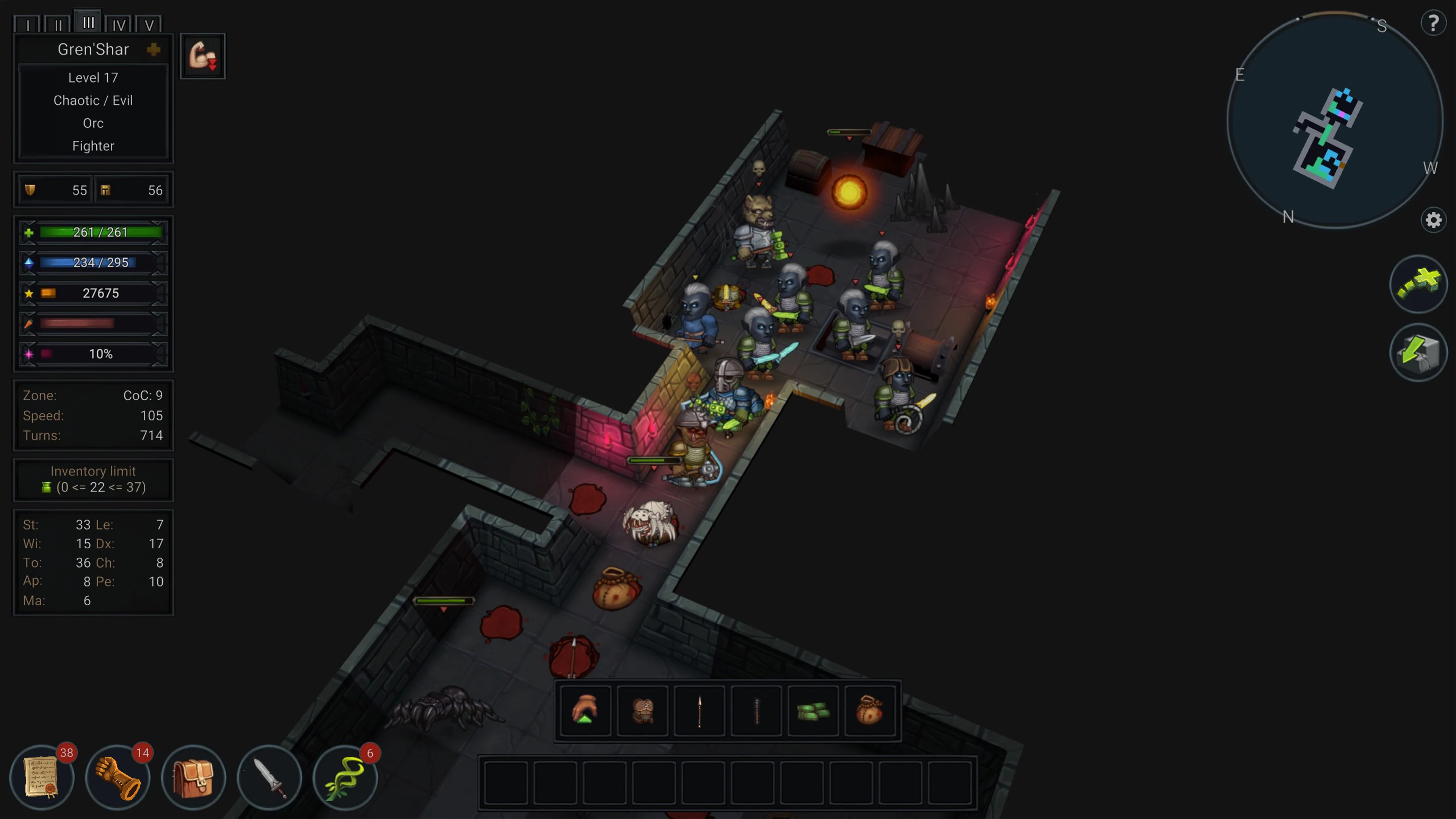The image size is (1456, 819).
Task: Click the voodoo doll pouch slot
Action: tap(870, 711)
